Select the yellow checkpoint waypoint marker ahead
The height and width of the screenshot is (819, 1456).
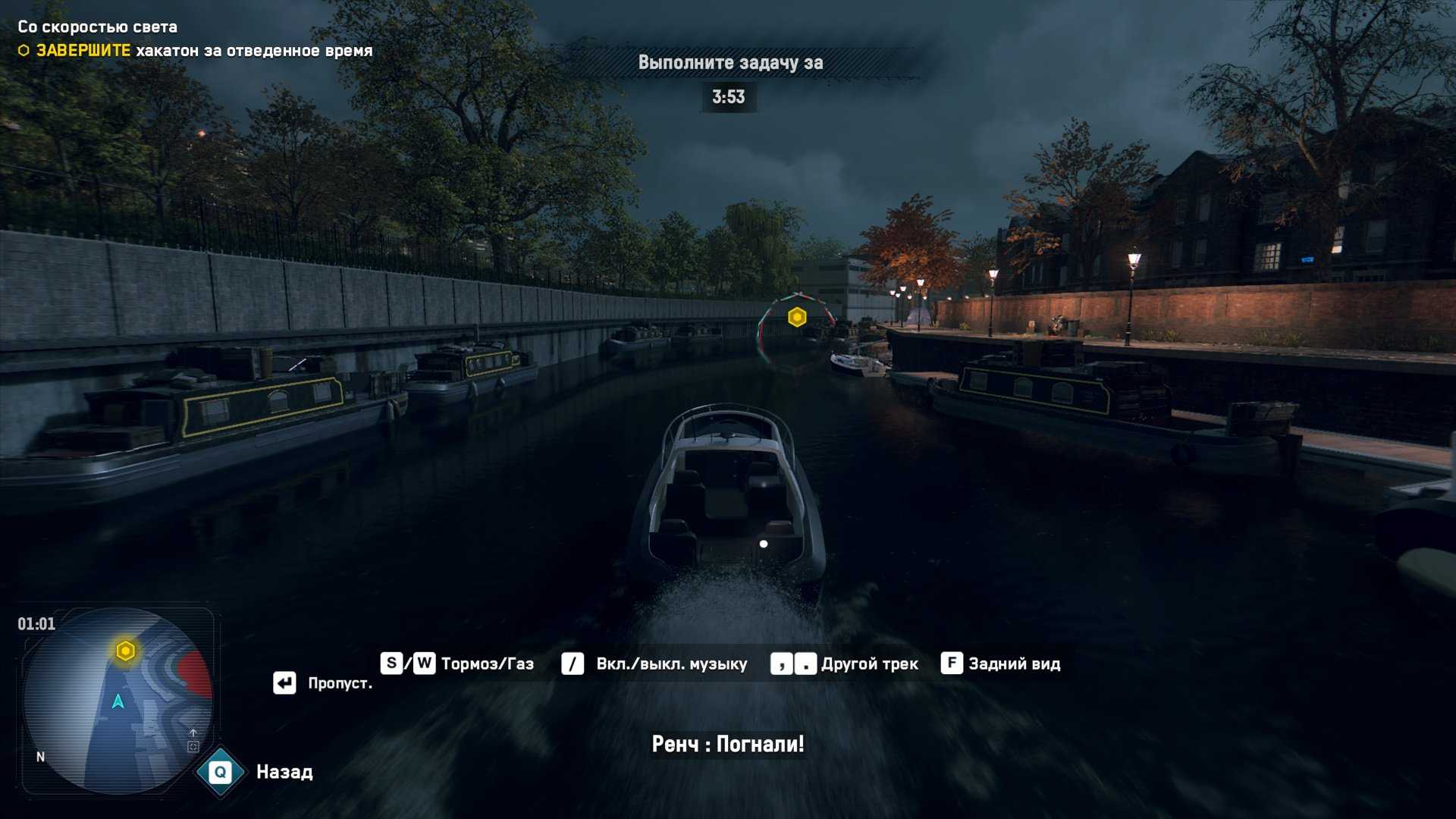(x=796, y=317)
